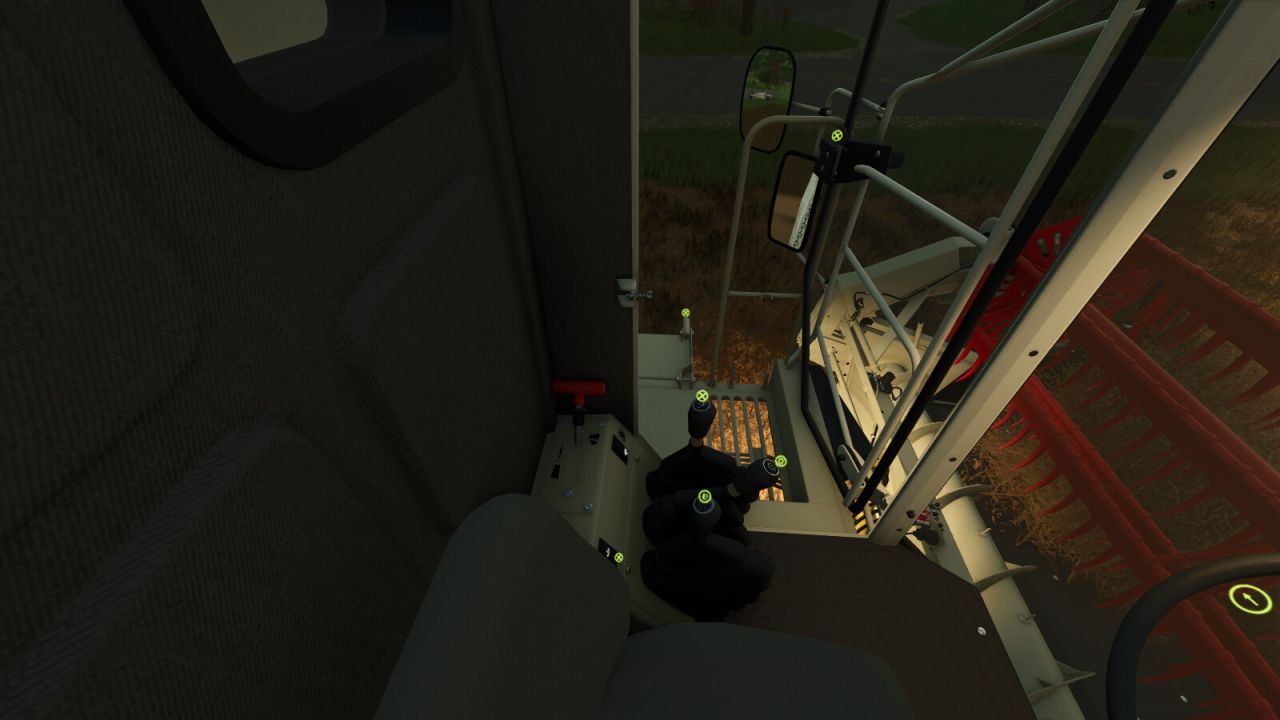Click the green marker on the tallest joystick knob
This screenshot has height=720, width=1280.
coord(702,396)
